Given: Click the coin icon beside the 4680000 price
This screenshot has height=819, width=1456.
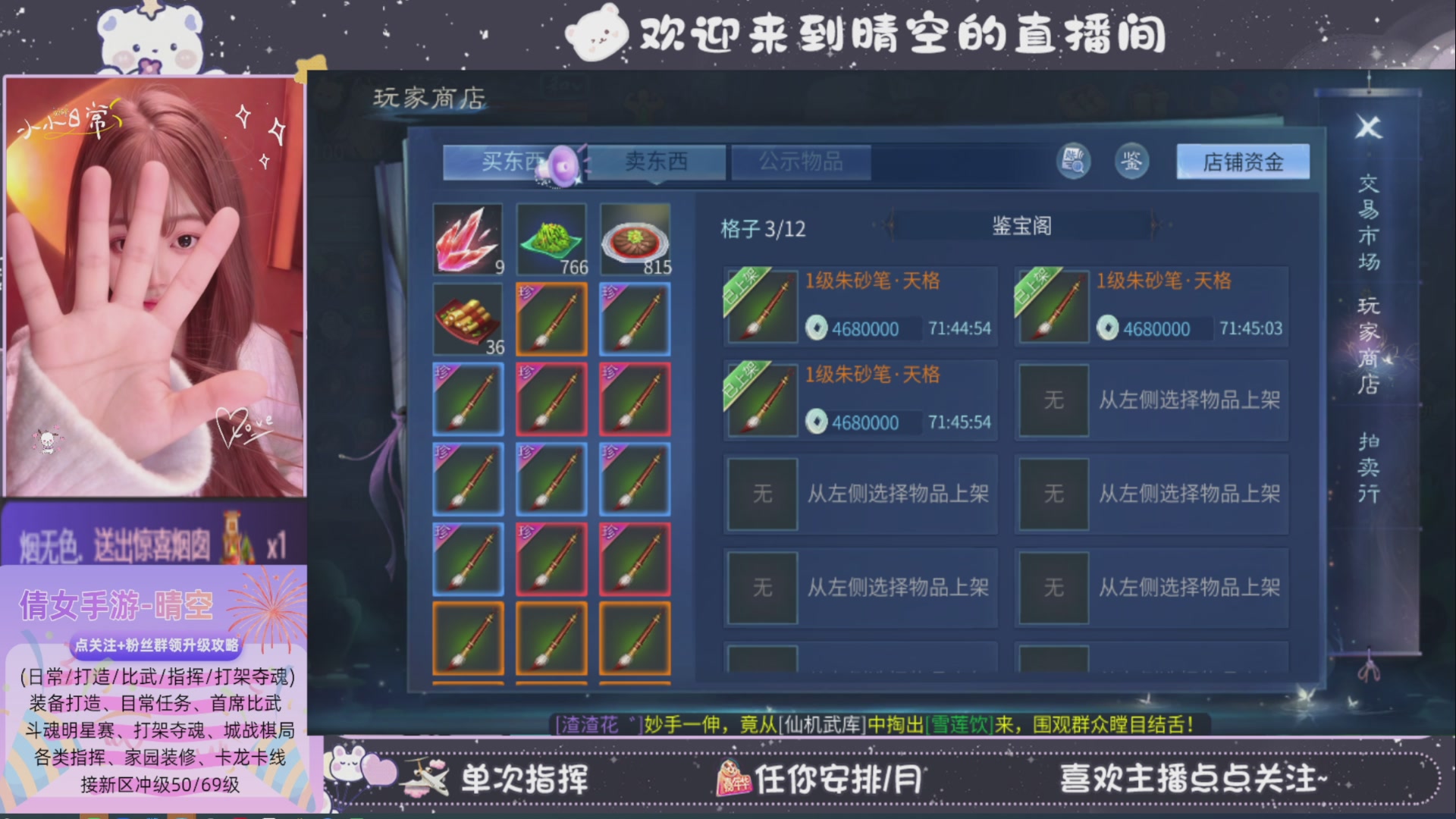Looking at the screenshot, I should click(817, 329).
